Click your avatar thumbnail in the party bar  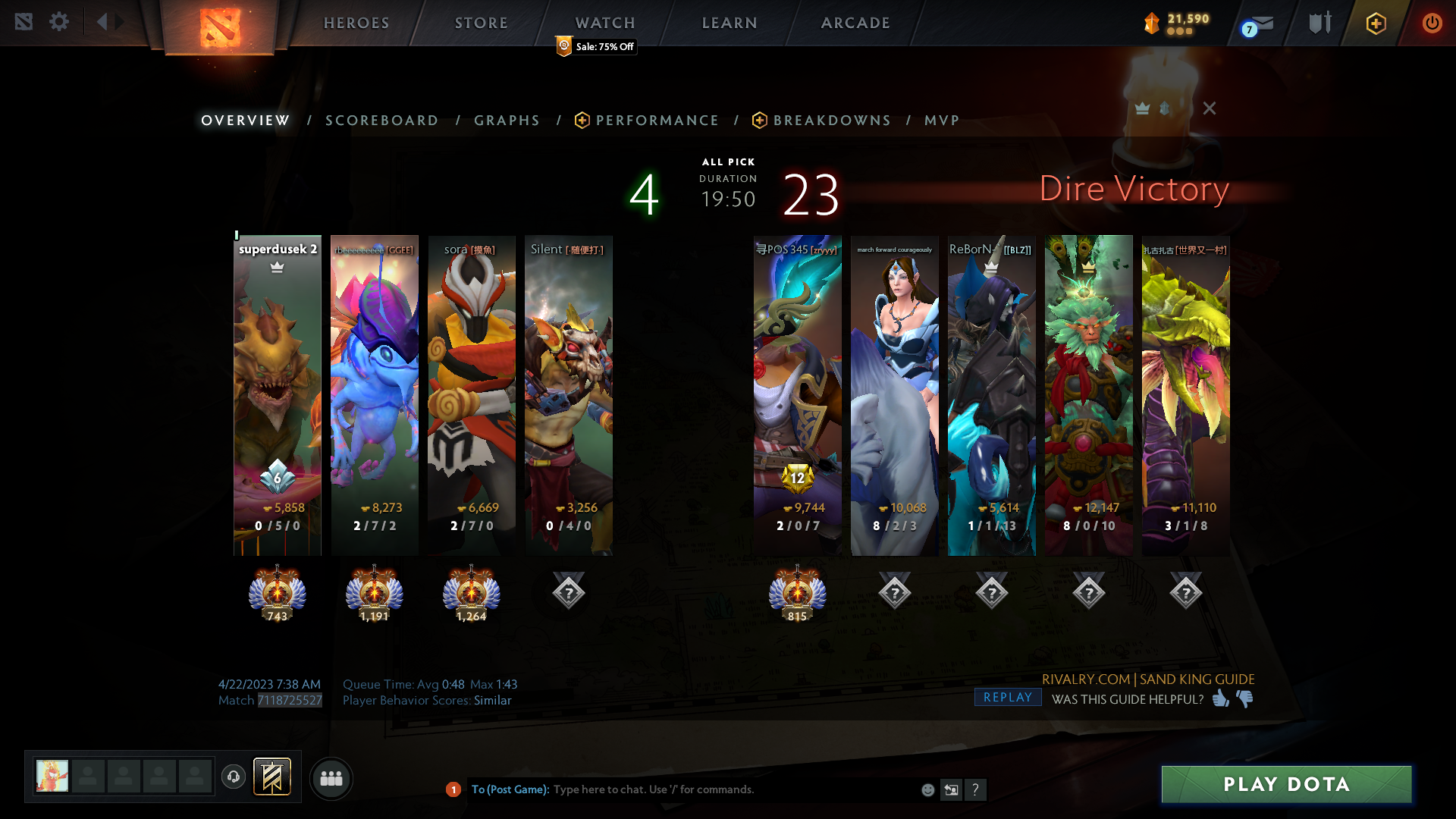coord(50,777)
